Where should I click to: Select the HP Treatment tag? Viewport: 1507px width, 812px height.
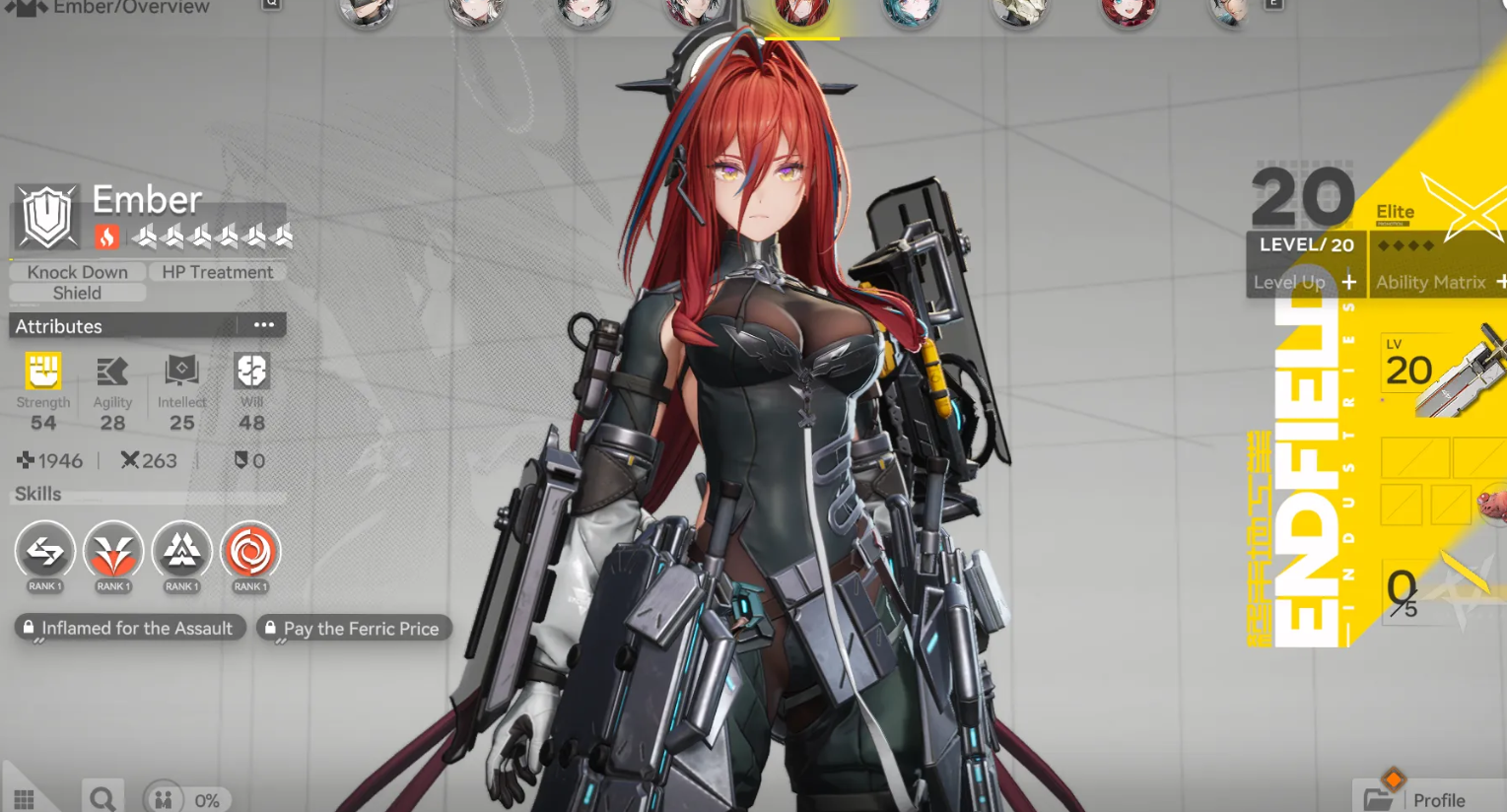tap(217, 272)
